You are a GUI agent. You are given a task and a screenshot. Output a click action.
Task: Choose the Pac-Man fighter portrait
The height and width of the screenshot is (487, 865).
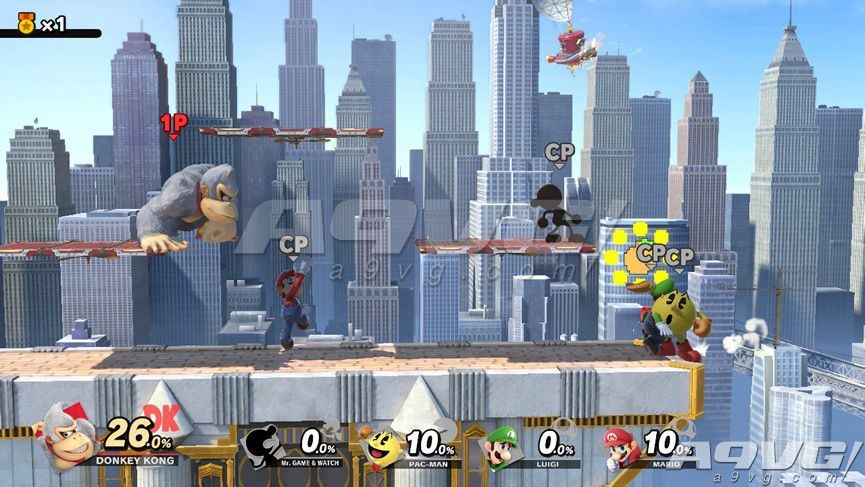point(381,447)
